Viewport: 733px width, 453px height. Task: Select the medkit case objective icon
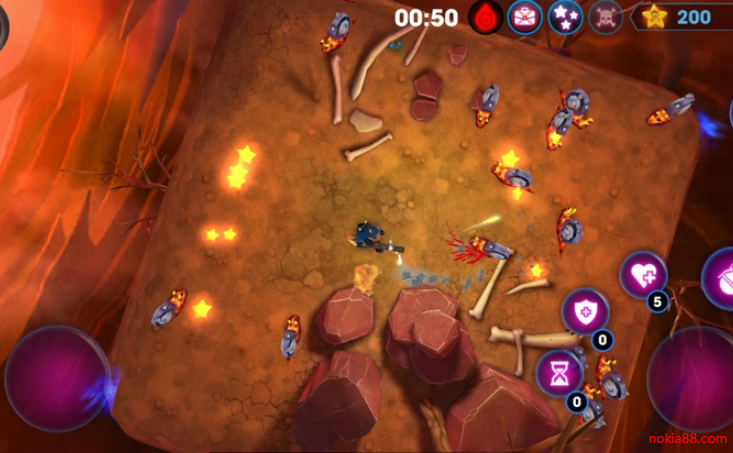coord(525,17)
